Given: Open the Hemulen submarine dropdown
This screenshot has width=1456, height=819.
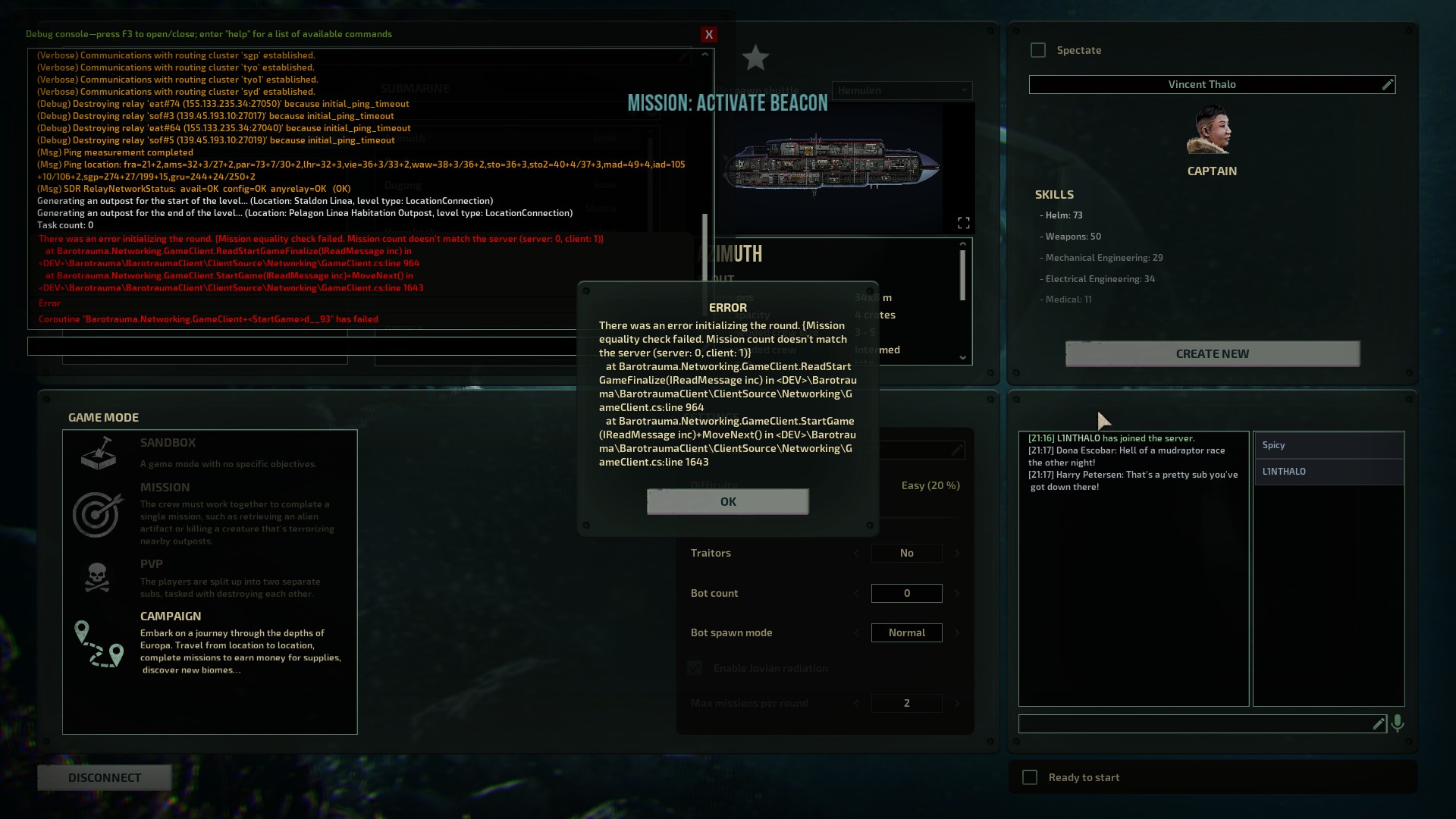Looking at the screenshot, I should click(x=902, y=90).
